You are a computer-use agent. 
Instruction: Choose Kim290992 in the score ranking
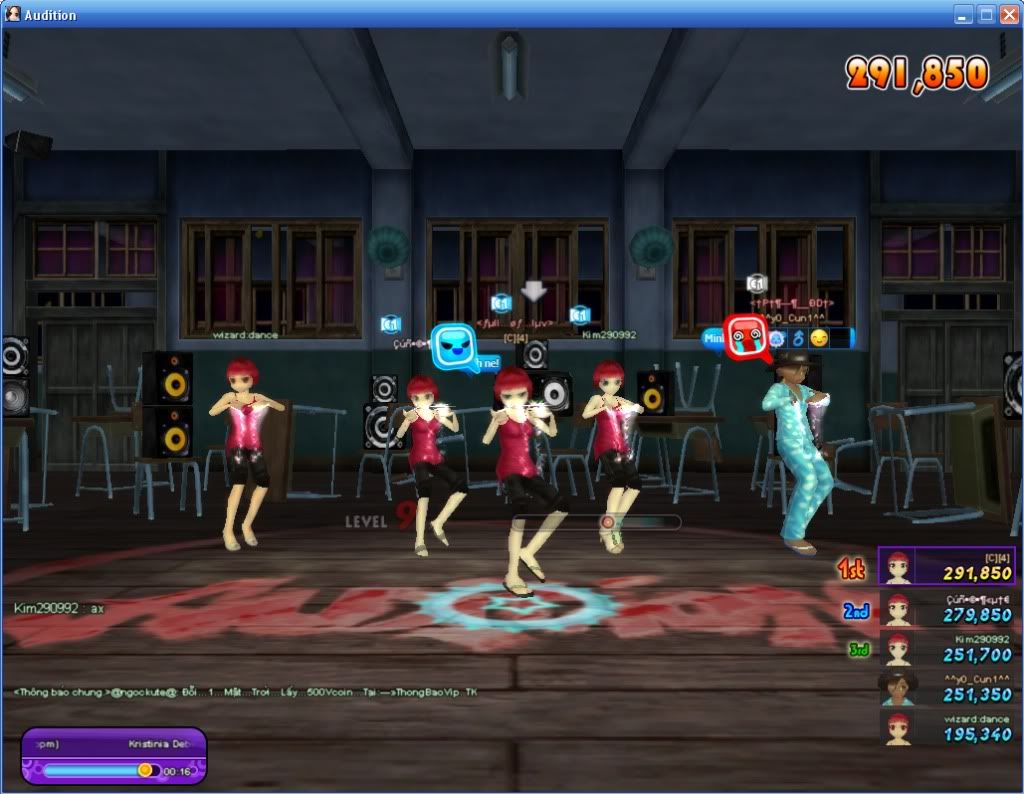pyautogui.click(x=947, y=648)
